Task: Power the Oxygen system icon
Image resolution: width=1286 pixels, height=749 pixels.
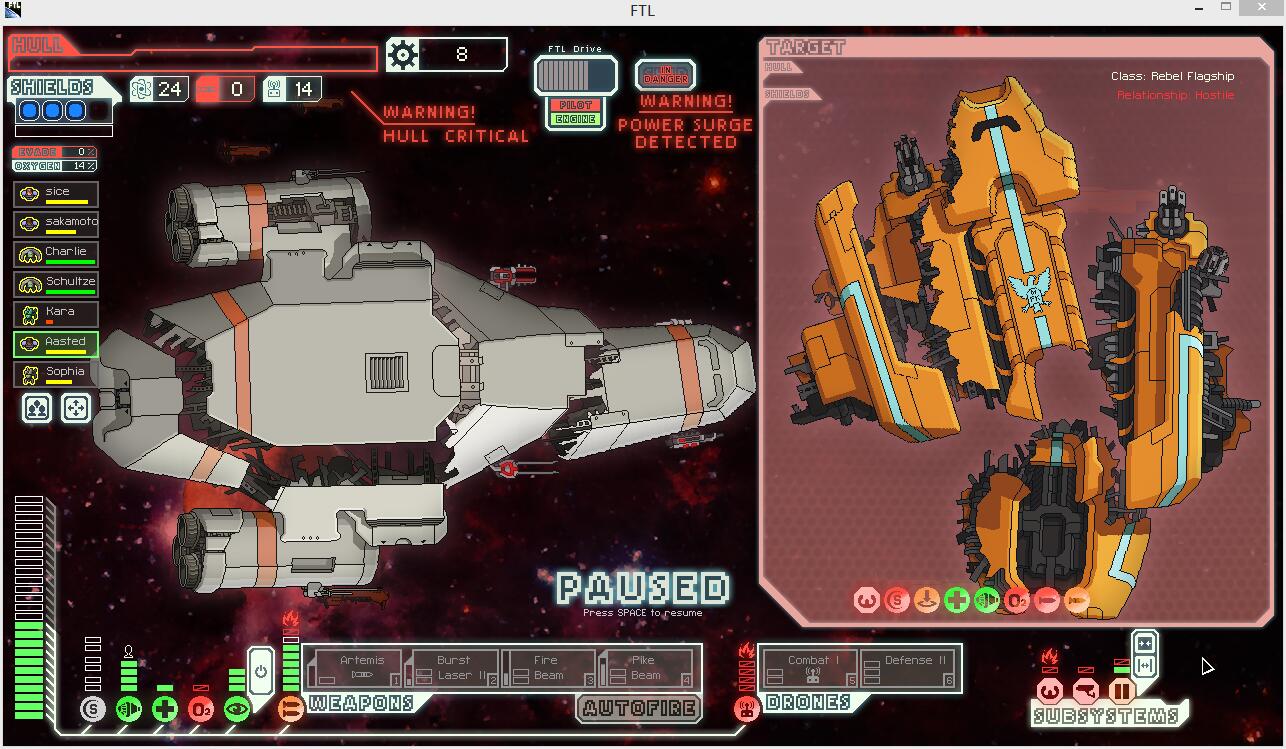Action: (x=203, y=709)
